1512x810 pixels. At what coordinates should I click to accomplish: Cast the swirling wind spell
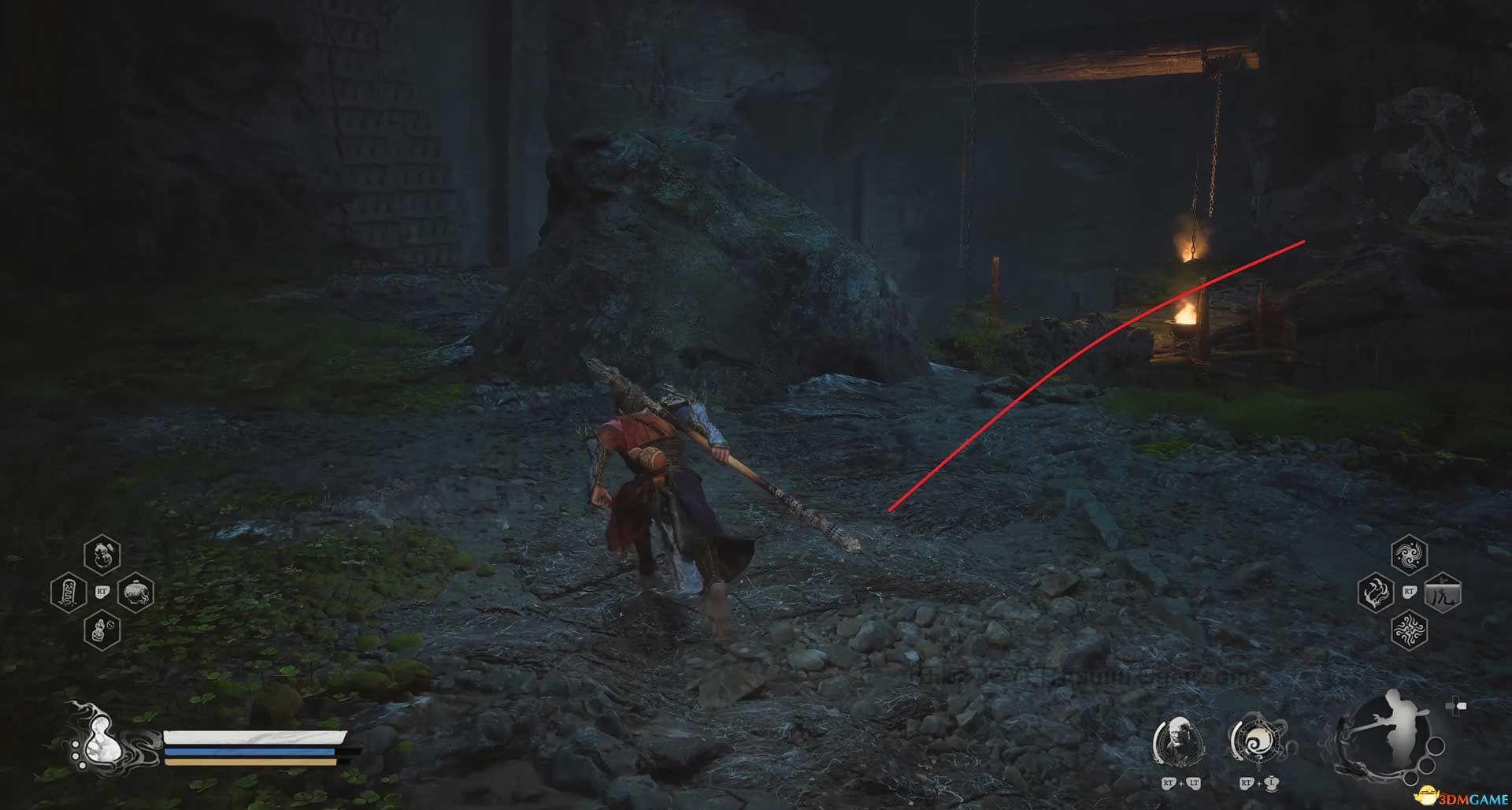tap(1409, 554)
